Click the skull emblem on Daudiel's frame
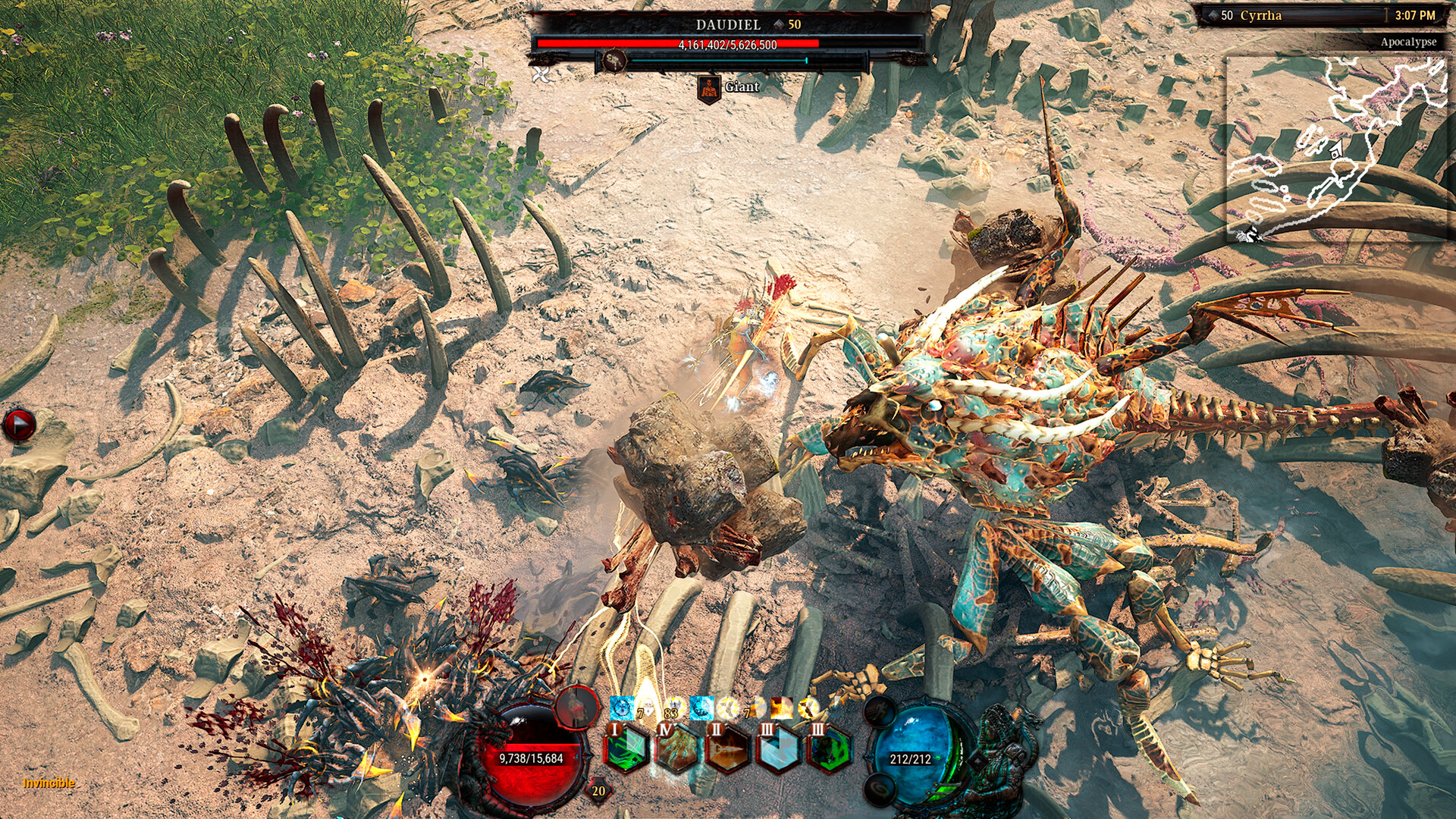This screenshot has width=1456, height=819. click(x=615, y=61)
